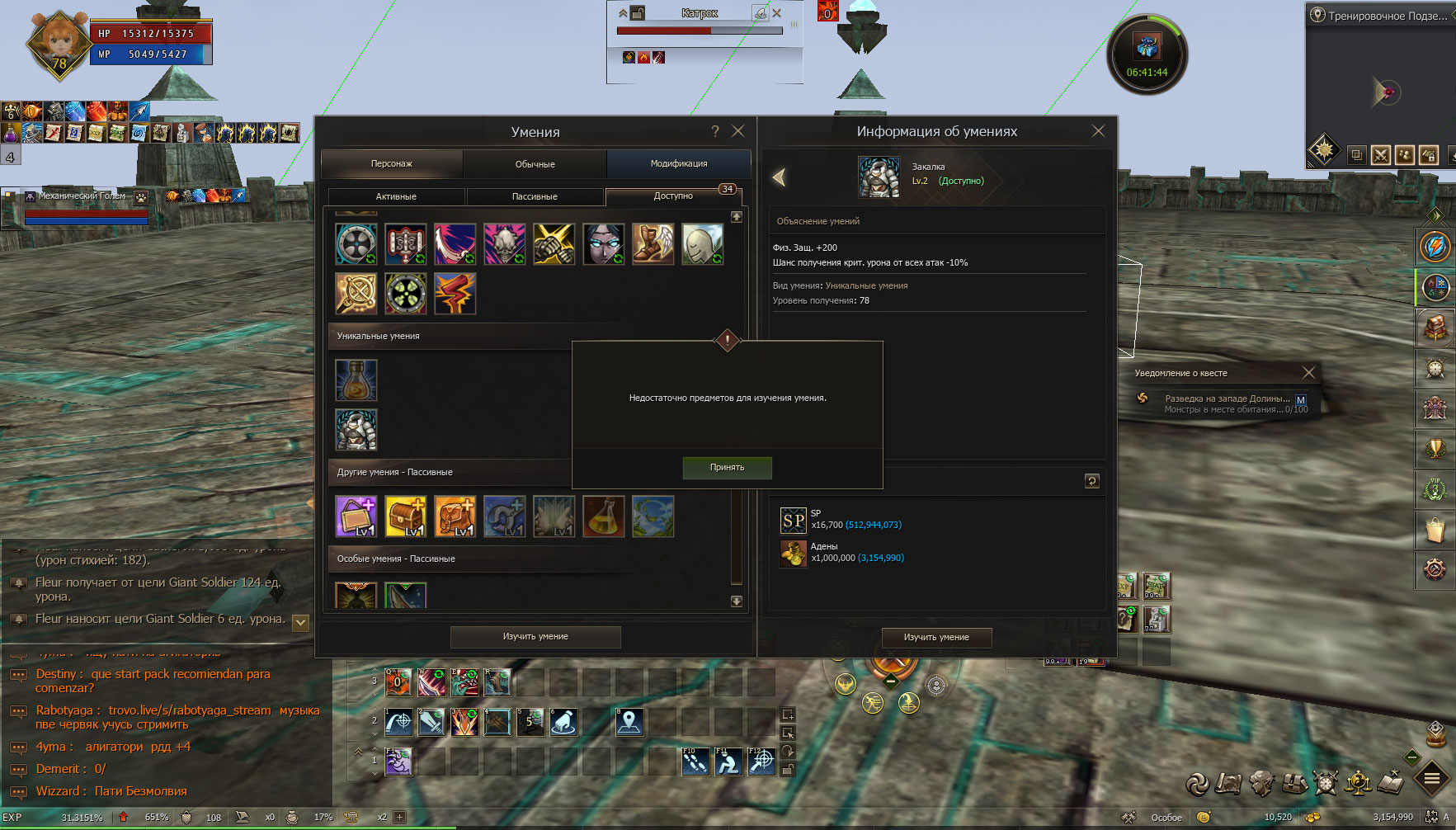Image resolution: width=1456 pixels, height=830 pixels.
Task: Open the help question mark in Умения
Action: click(715, 131)
